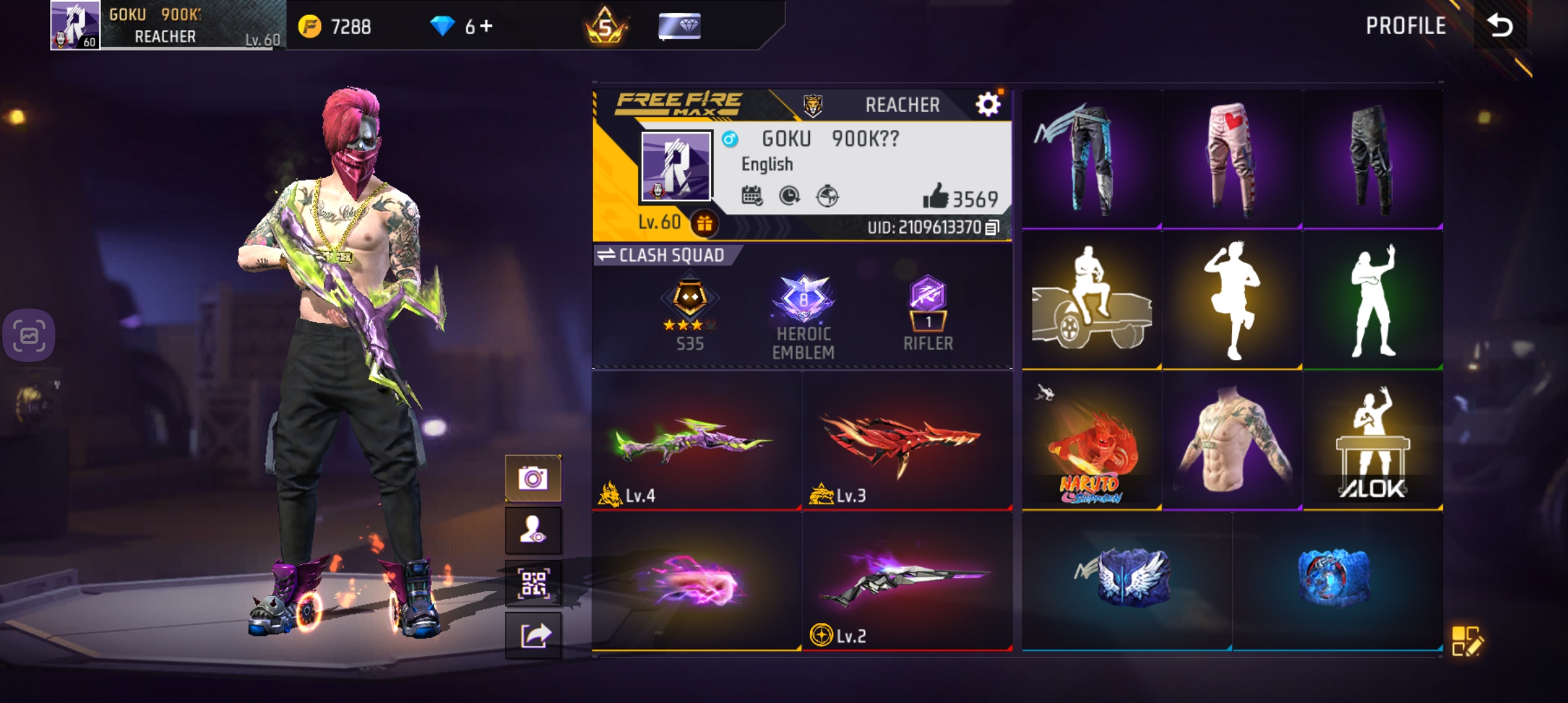Click the PROFILE header label
The height and width of the screenshot is (703, 1568).
click(1407, 26)
